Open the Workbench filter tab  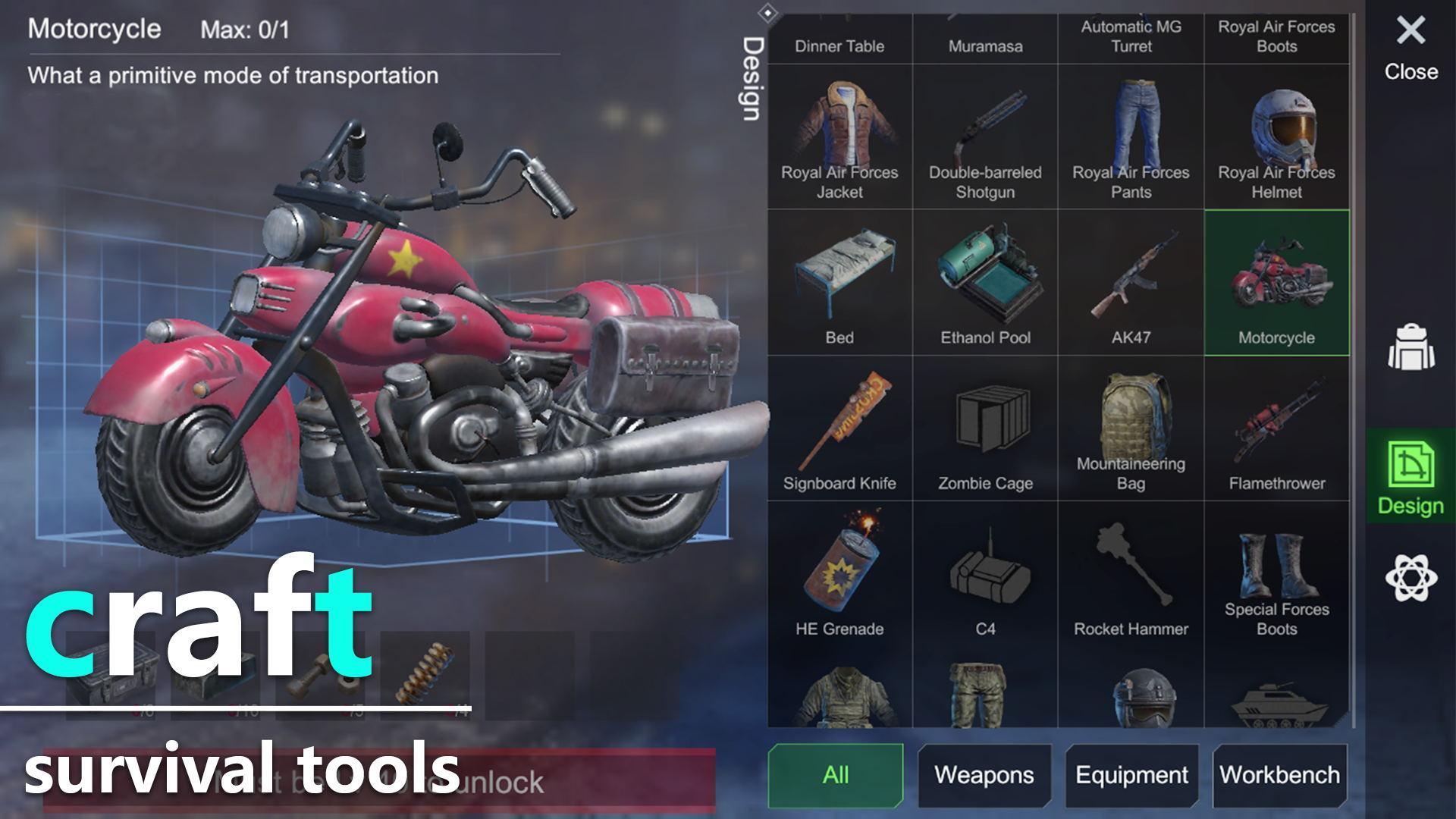pos(1280,775)
